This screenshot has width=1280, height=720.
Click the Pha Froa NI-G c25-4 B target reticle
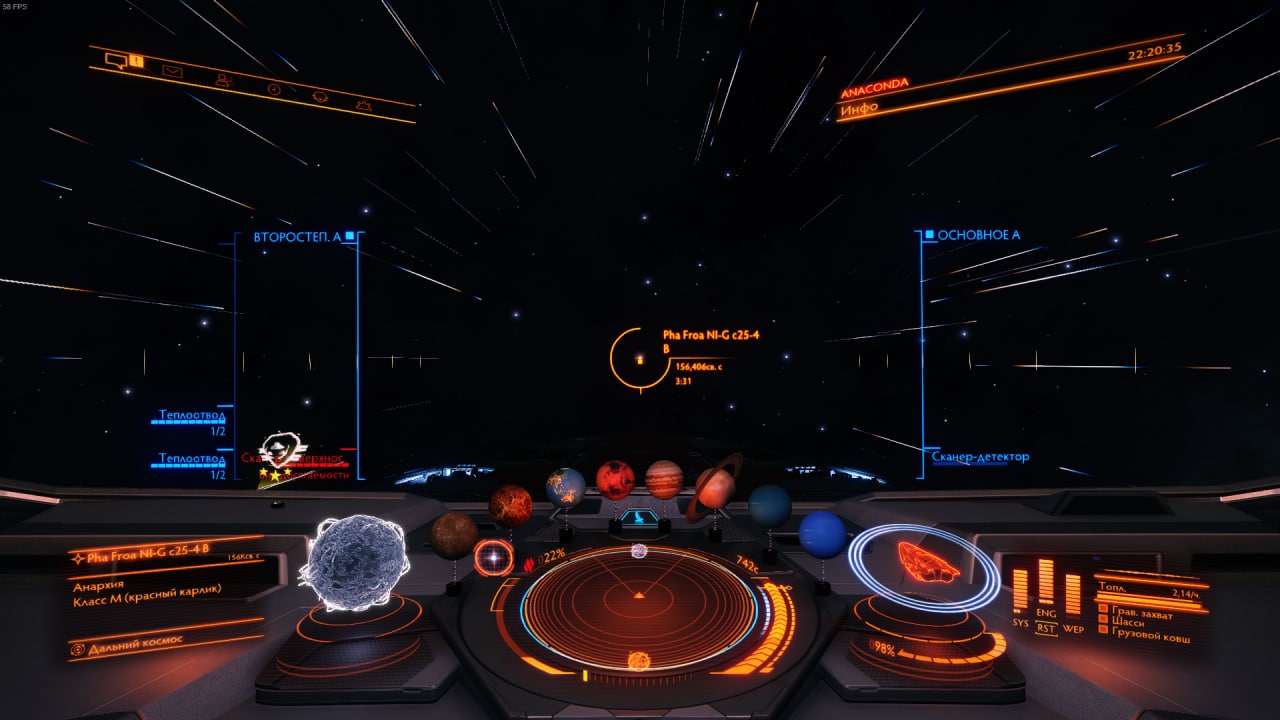pos(640,358)
